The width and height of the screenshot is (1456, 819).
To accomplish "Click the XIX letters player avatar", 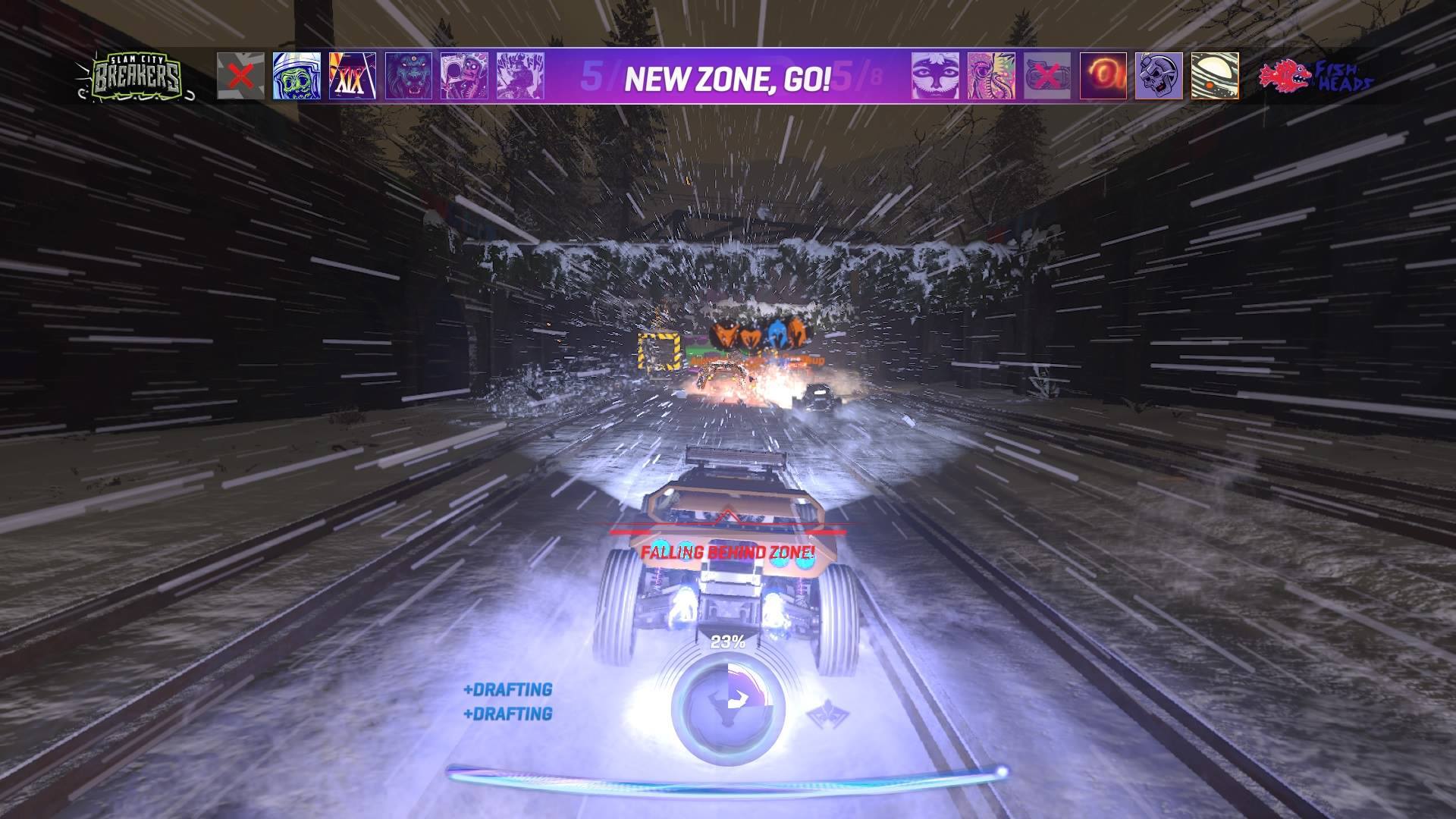I will click(x=351, y=76).
